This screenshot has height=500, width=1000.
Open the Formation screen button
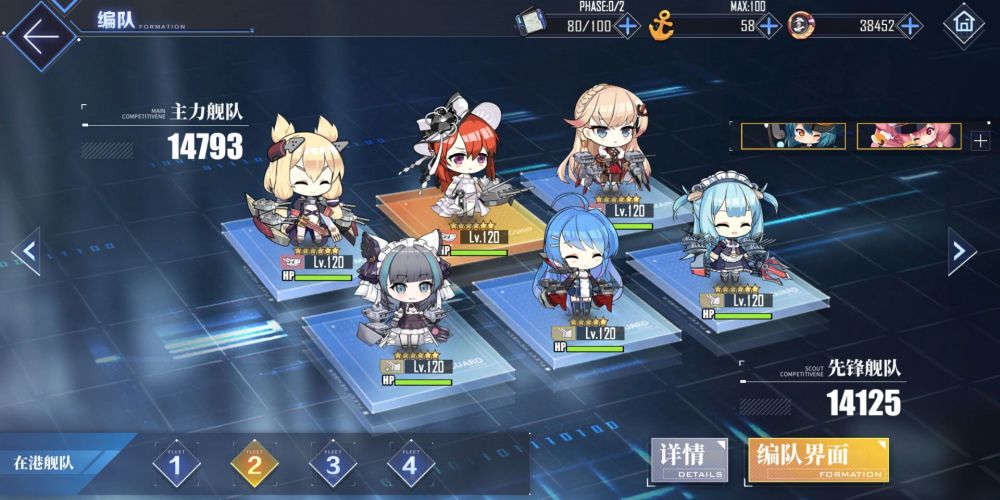click(817, 460)
